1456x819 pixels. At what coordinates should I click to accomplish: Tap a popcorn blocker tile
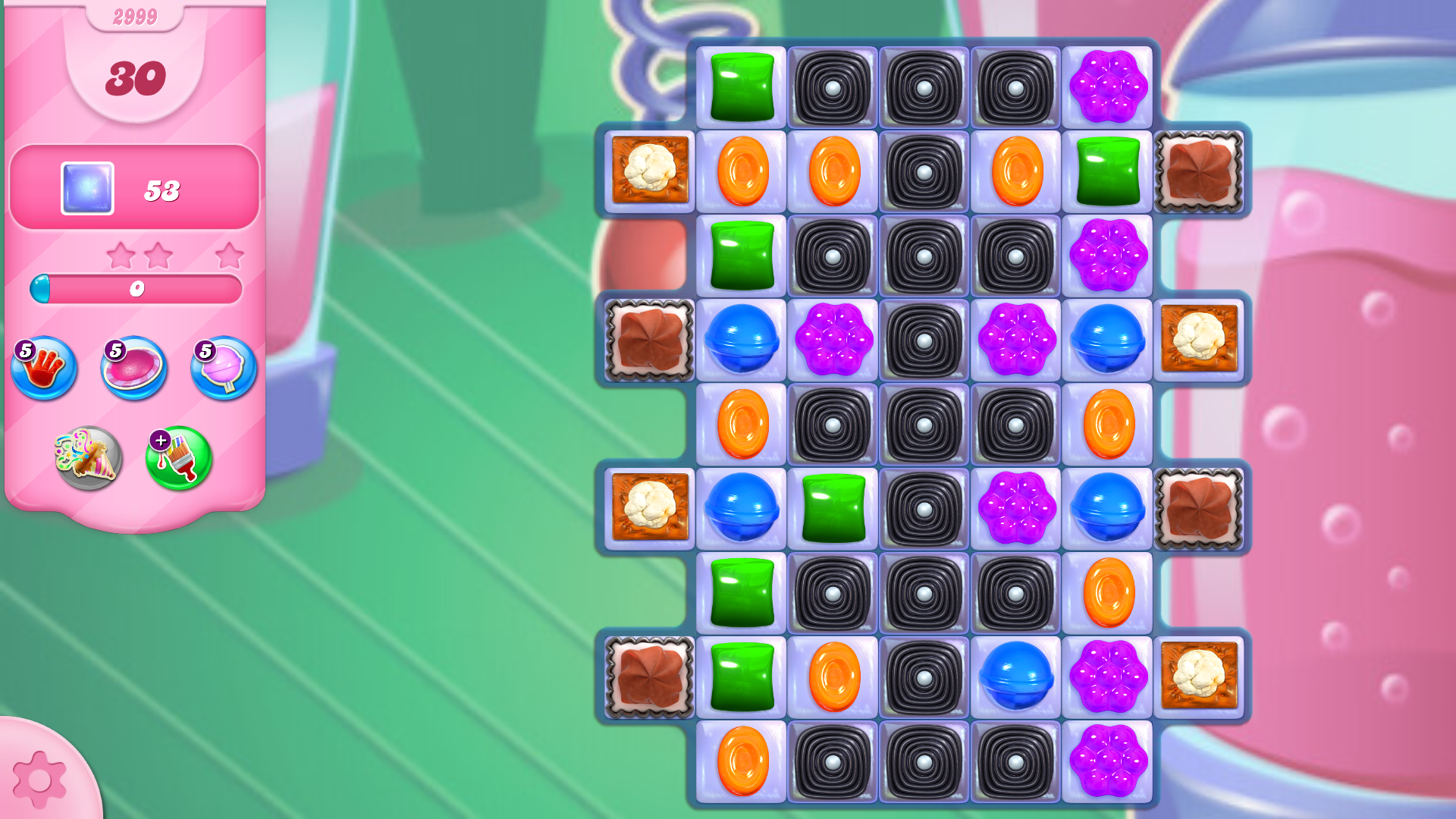coord(650,171)
